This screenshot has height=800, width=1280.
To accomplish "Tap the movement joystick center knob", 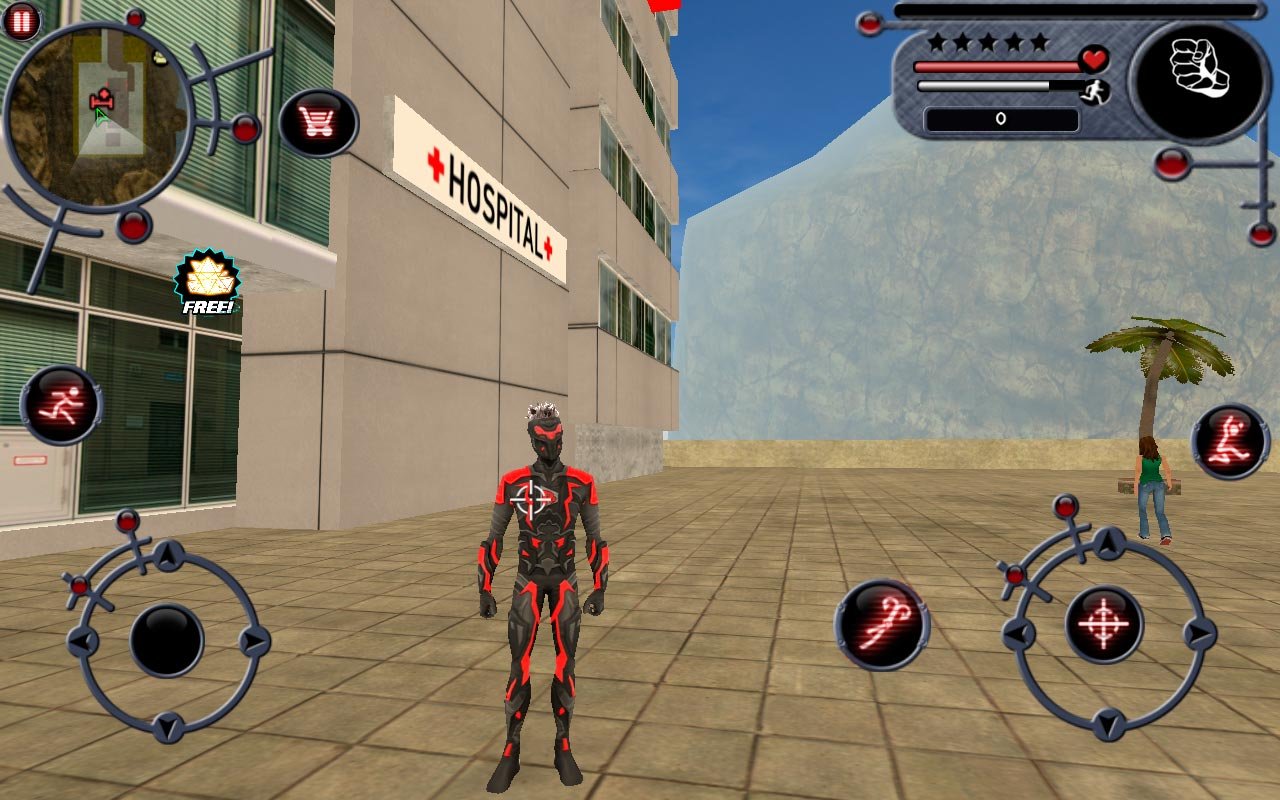I will pyautogui.click(x=167, y=640).
